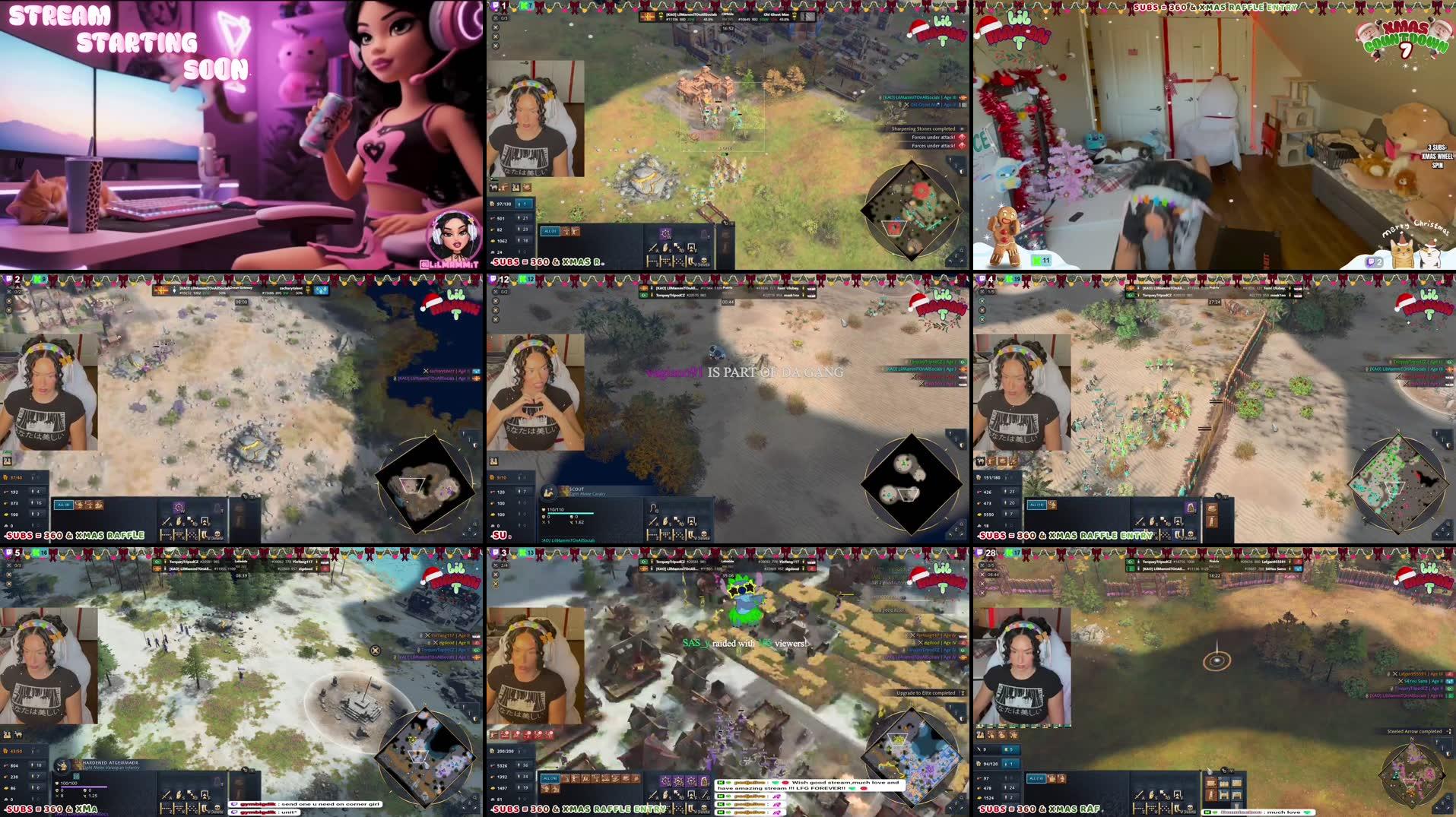
Task: Select the unit subgroup tab beside ALL
Action: [566, 231]
